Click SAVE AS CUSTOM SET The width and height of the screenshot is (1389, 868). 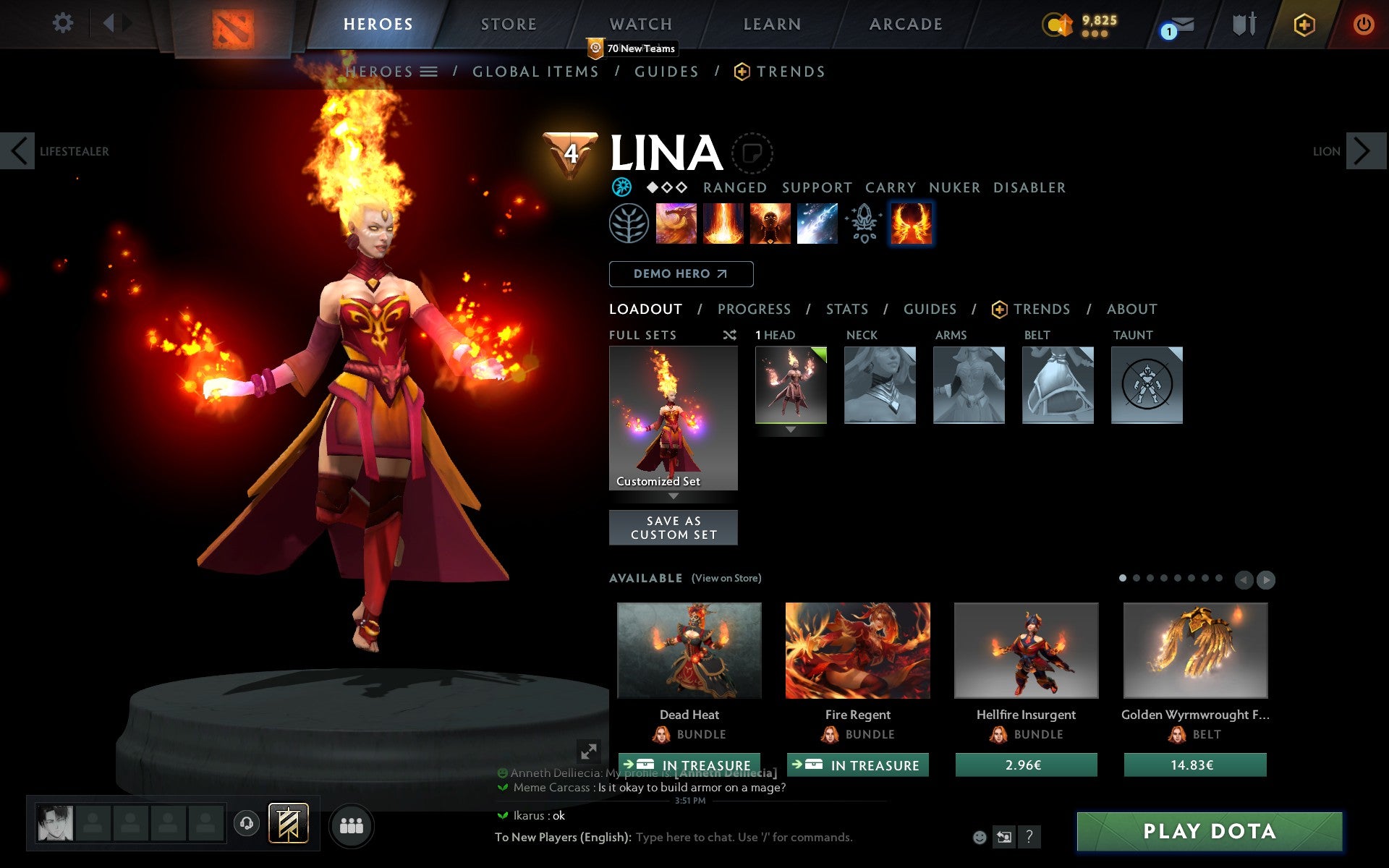[x=673, y=527]
